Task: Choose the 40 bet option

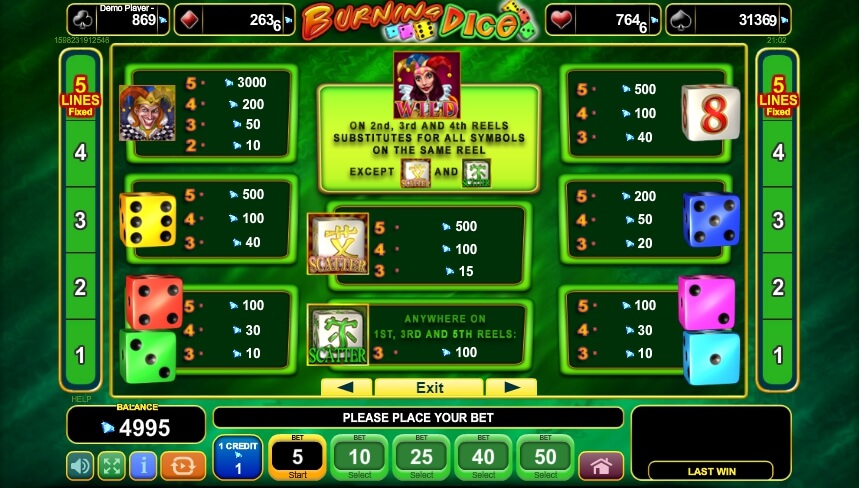Action: point(483,458)
